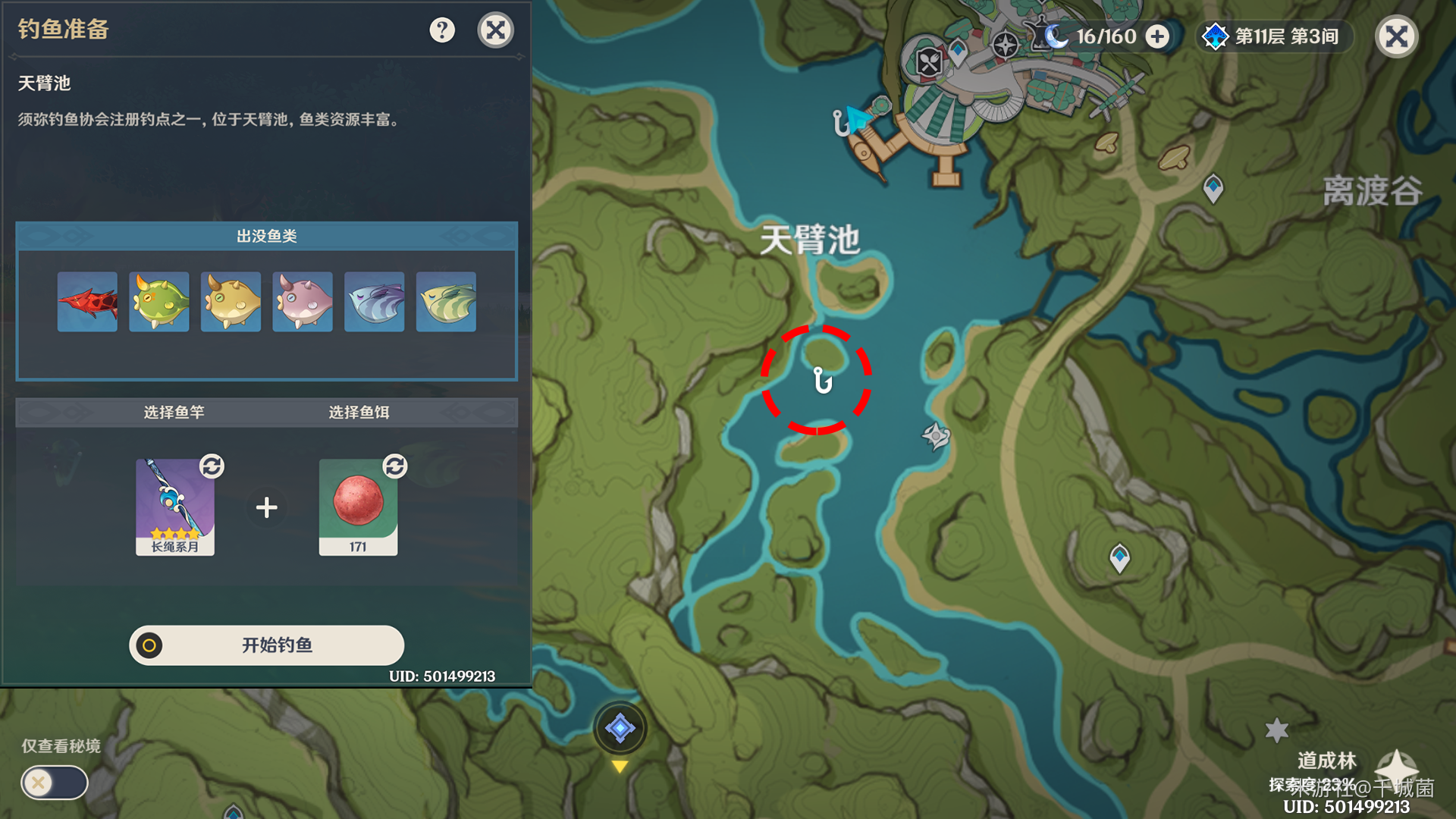The height and width of the screenshot is (819, 1456).
Task: Close the map with the top-right X
Action: coord(1396,36)
